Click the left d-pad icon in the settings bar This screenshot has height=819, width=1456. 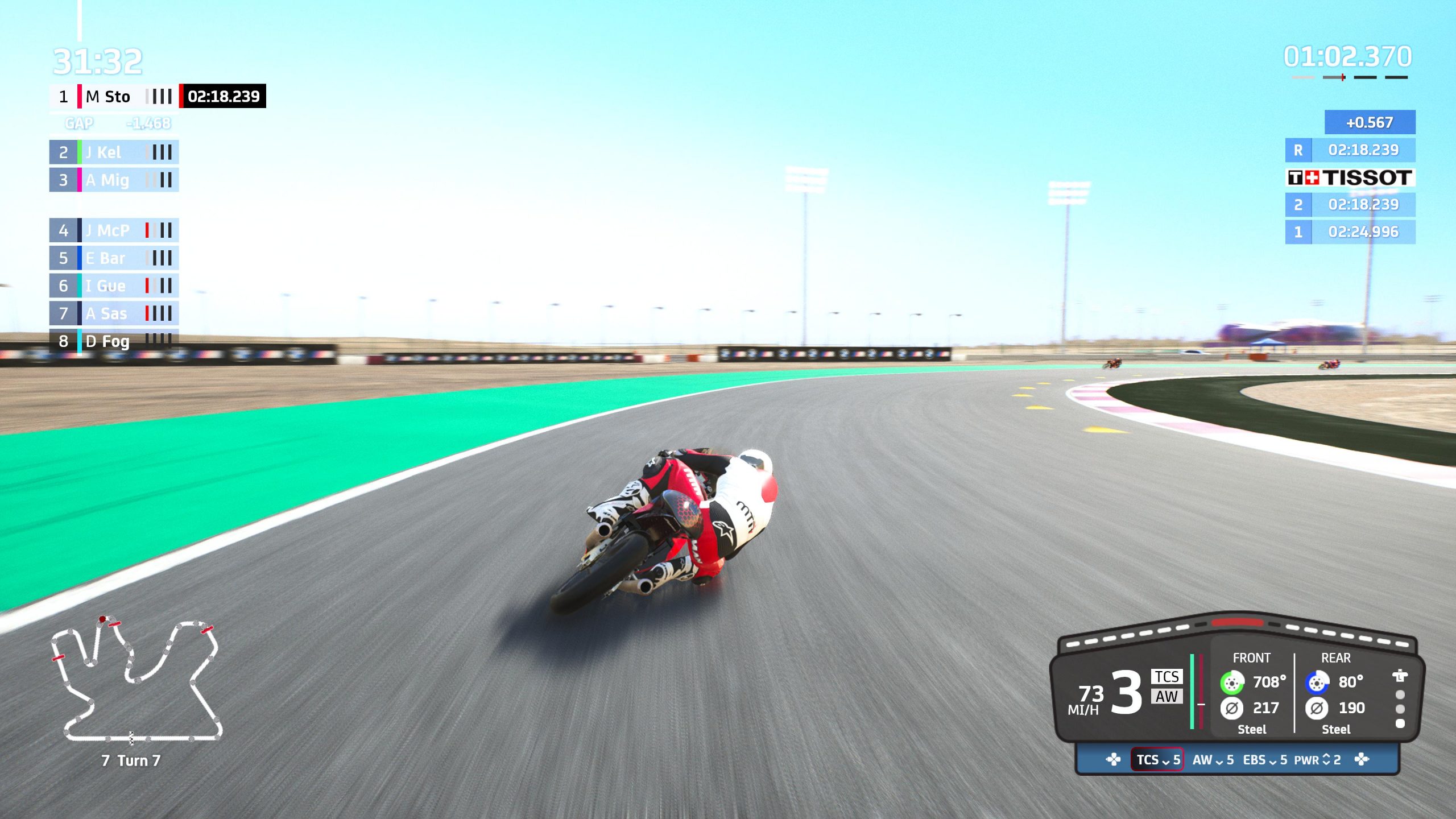click(1112, 760)
